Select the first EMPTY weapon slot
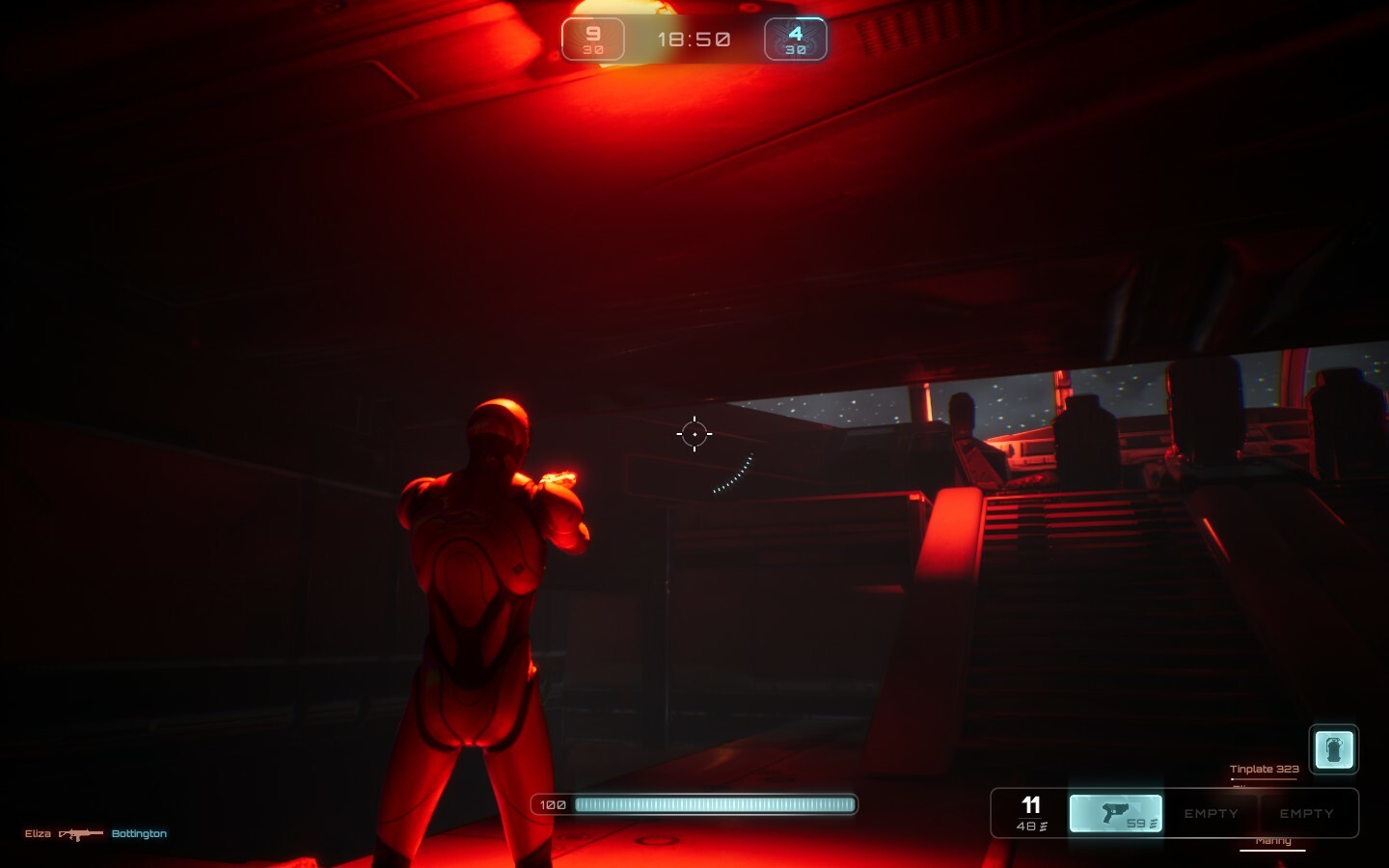This screenshot has height=868, width=1389. click(x=1212, y=813)
